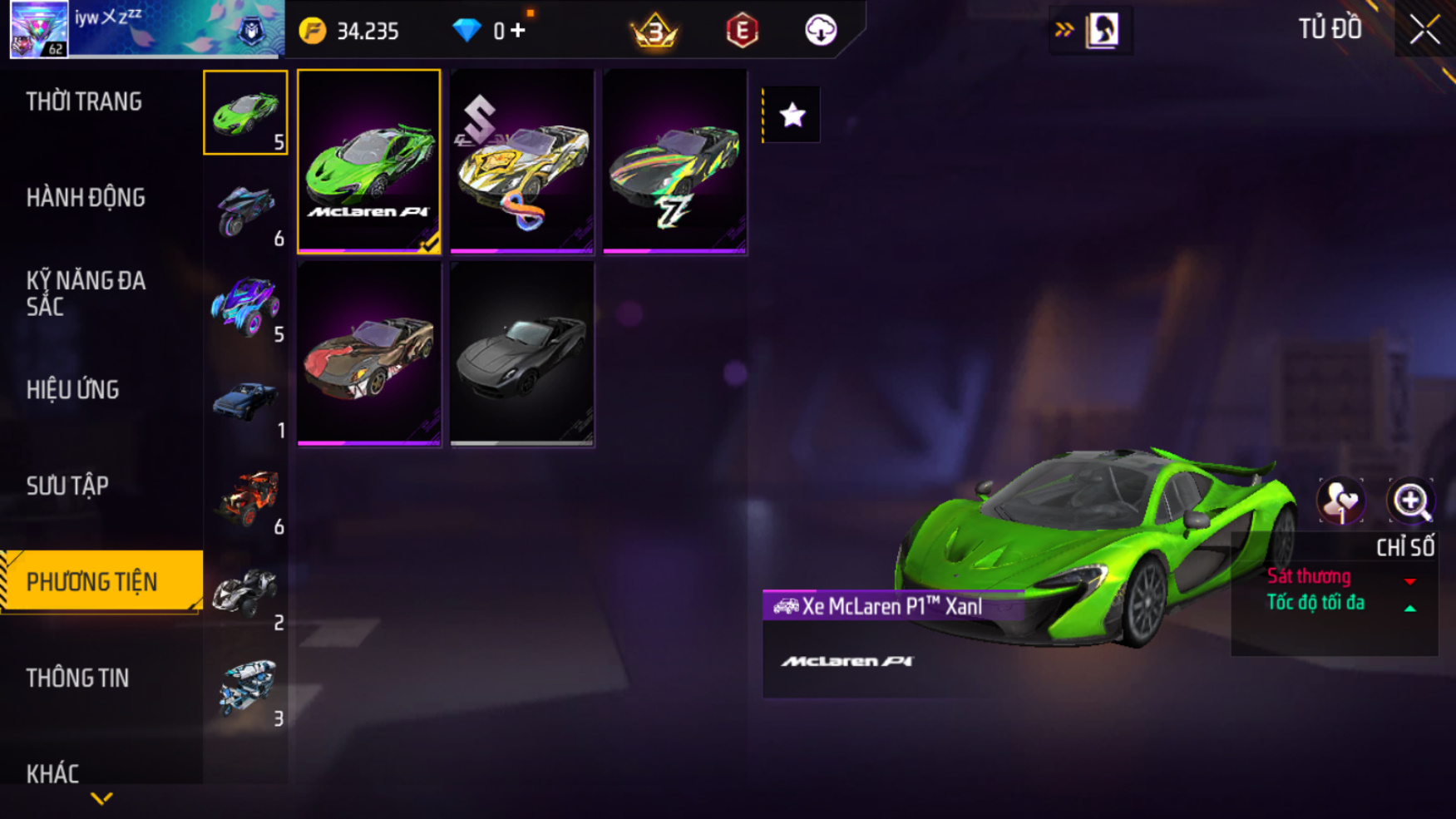Select the Phương Tiện tab

click(x=92, y=582)
